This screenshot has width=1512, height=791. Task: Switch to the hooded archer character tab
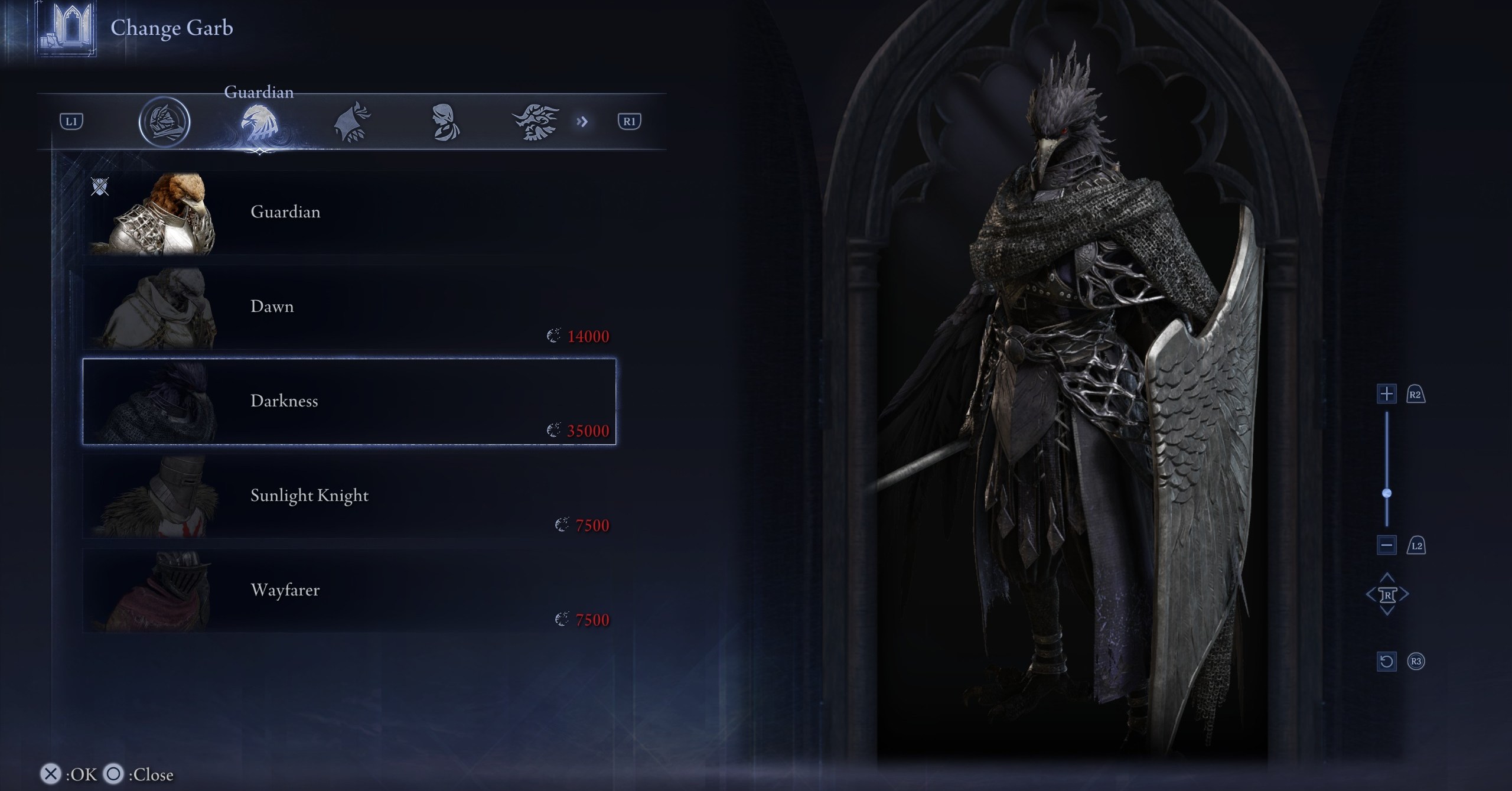point(352,122)
